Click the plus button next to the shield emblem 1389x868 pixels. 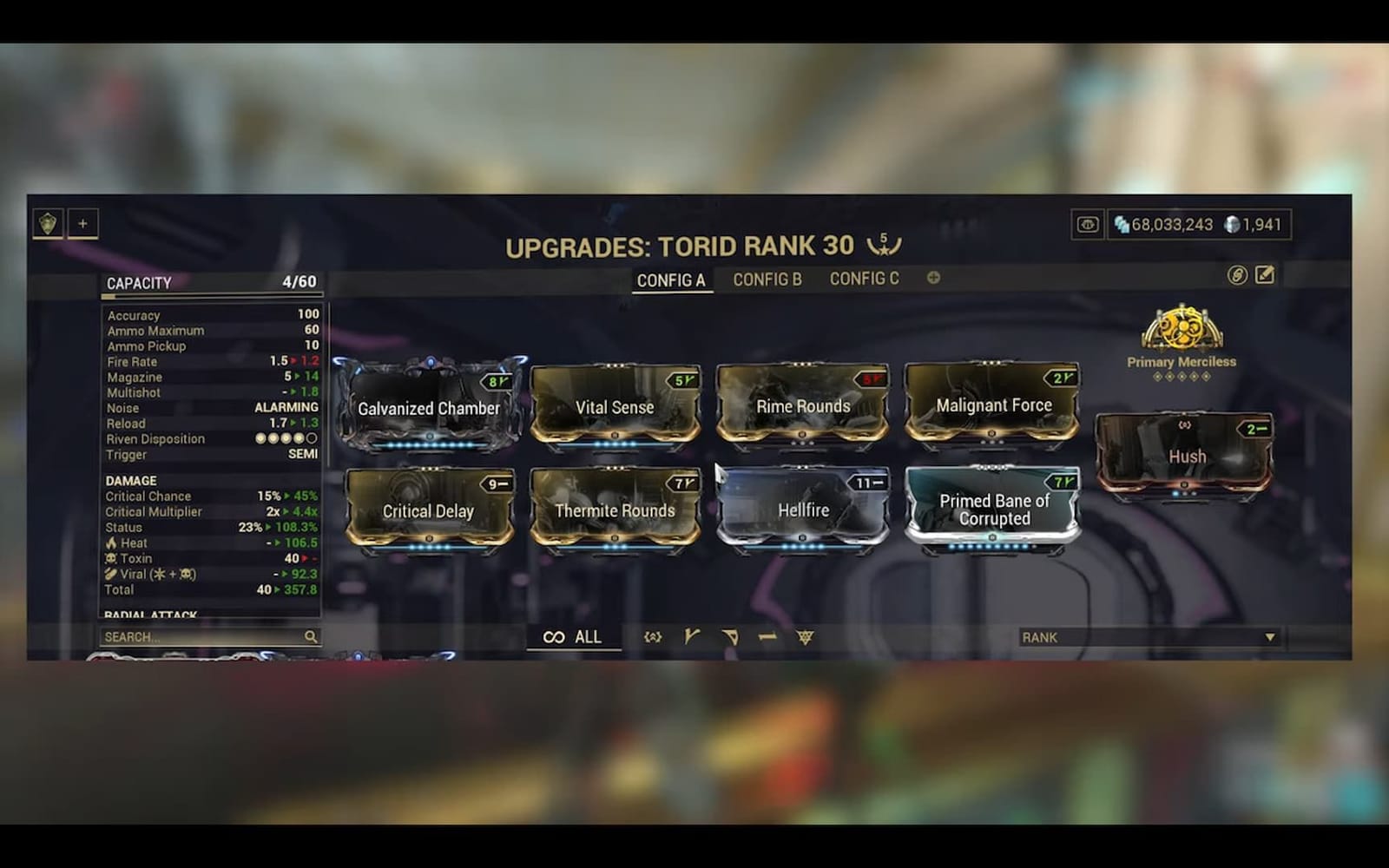(x=82, y=223)
